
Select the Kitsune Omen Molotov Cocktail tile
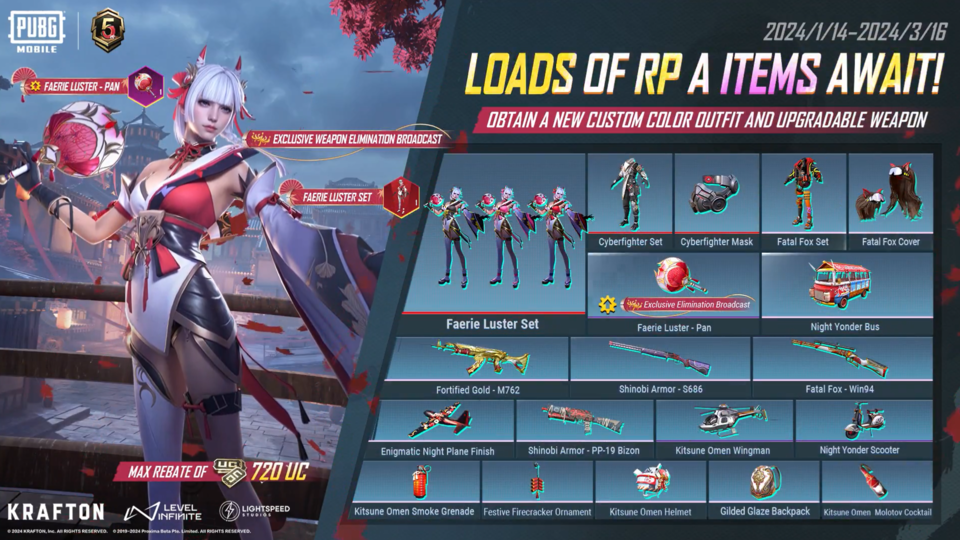[877, 490]
